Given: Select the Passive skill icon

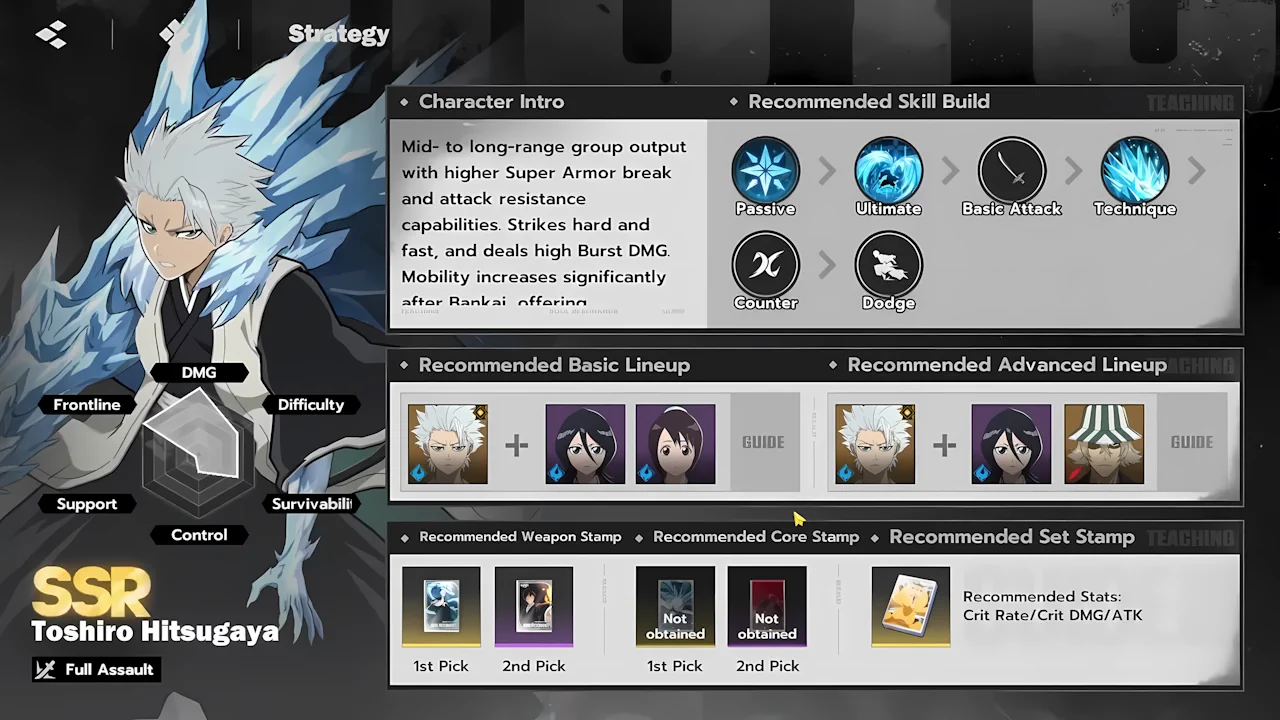Looking at the screenshot, I should (x=765, y=170).
